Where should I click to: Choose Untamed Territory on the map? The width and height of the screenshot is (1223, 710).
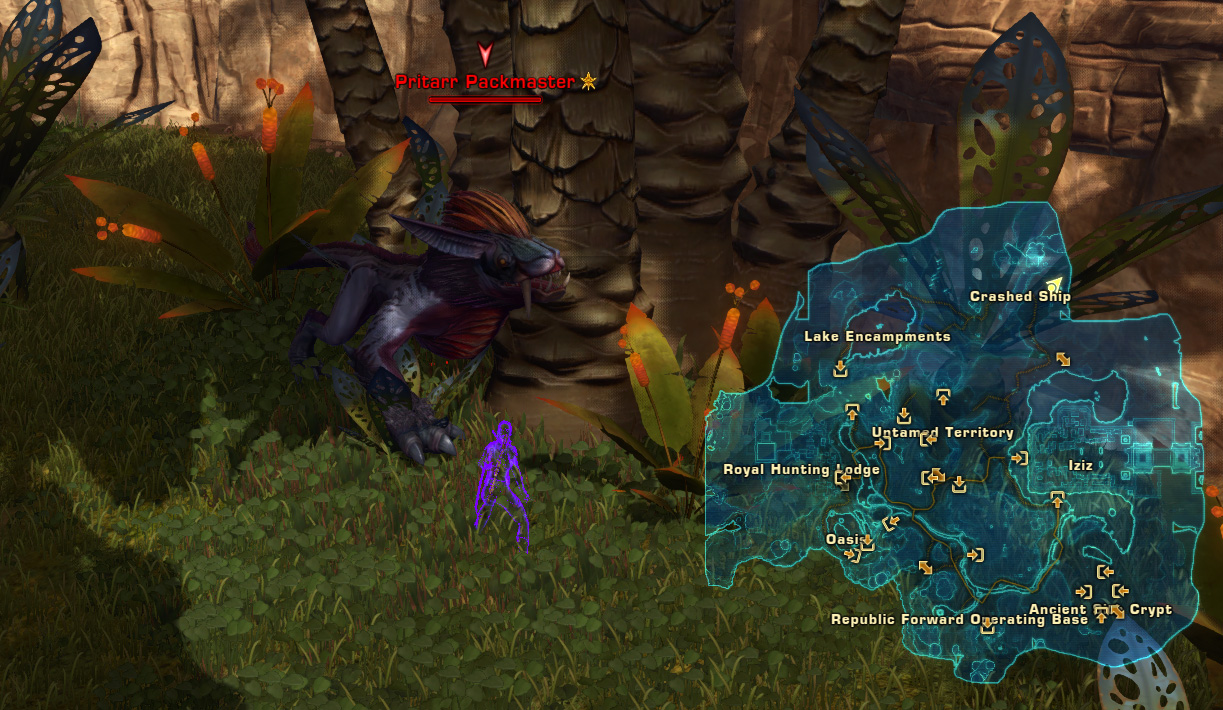943,433
